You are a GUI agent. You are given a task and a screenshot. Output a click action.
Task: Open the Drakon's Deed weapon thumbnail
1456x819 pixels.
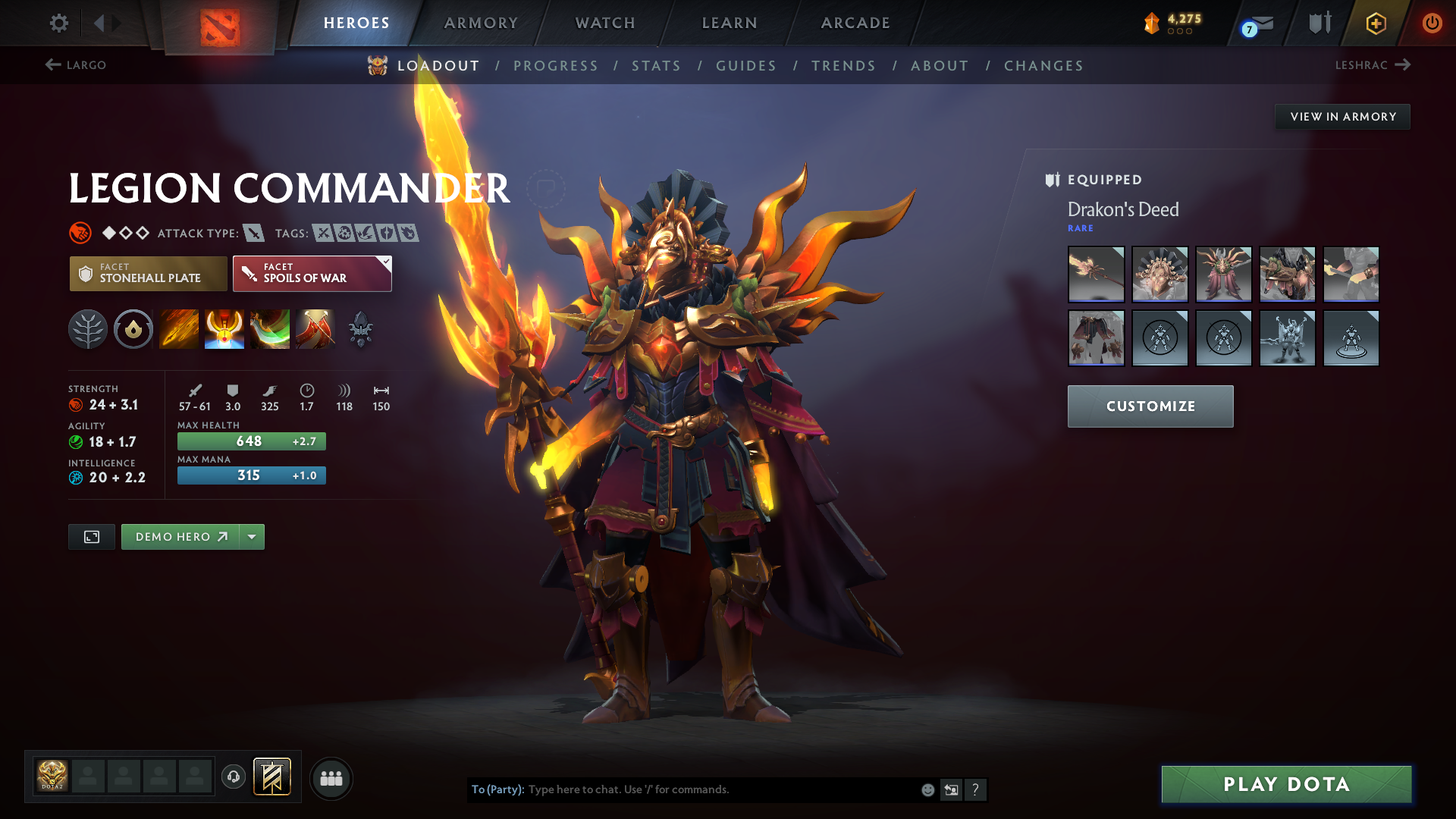coord(1096,275)
